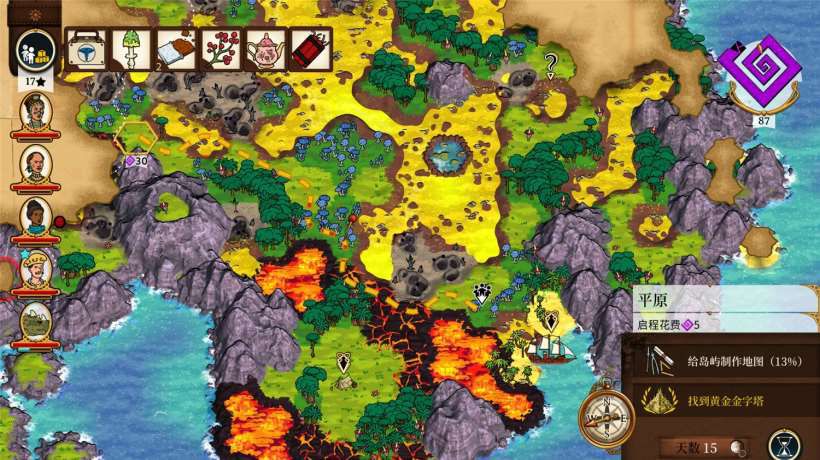Choose the red berries item slot
820x460 pixels.
pyautogui.click(x=222, y=47)
